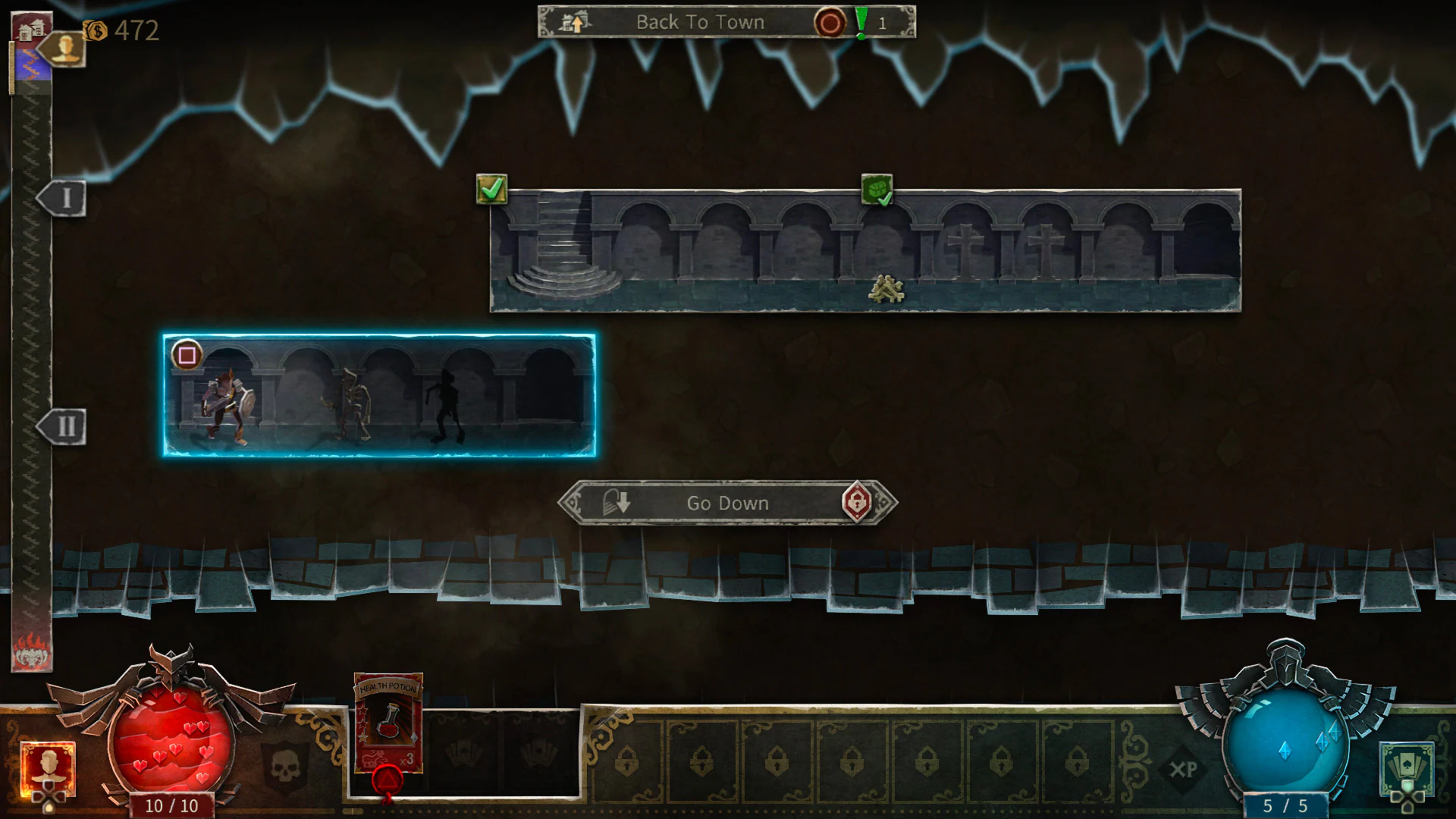Click the gold coins counter icon
Viewport: 1456px width, 819px height.
point(94,30)
